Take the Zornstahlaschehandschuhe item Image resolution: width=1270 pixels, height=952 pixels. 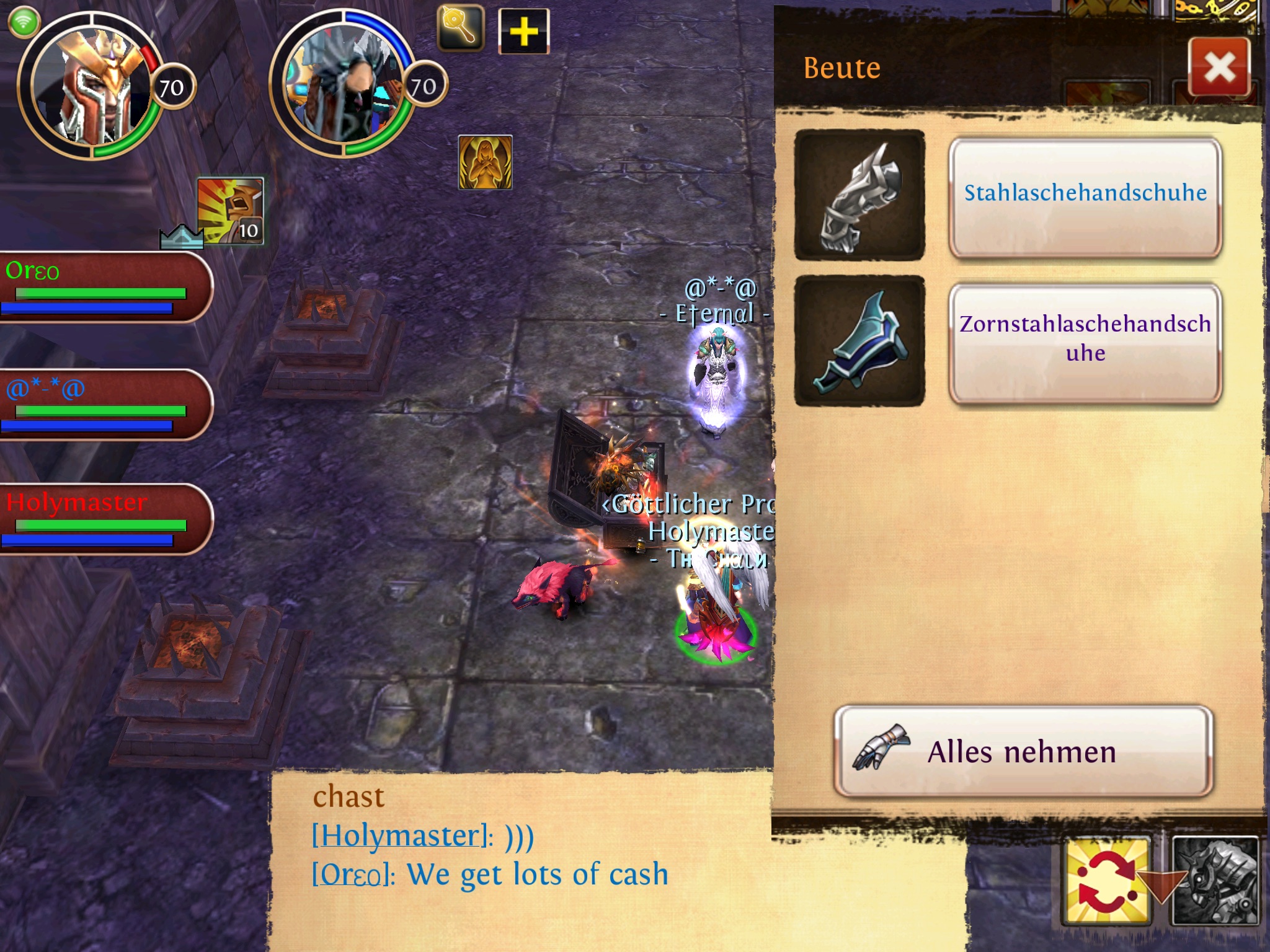pyautogui.click(x=1085, y=340)
